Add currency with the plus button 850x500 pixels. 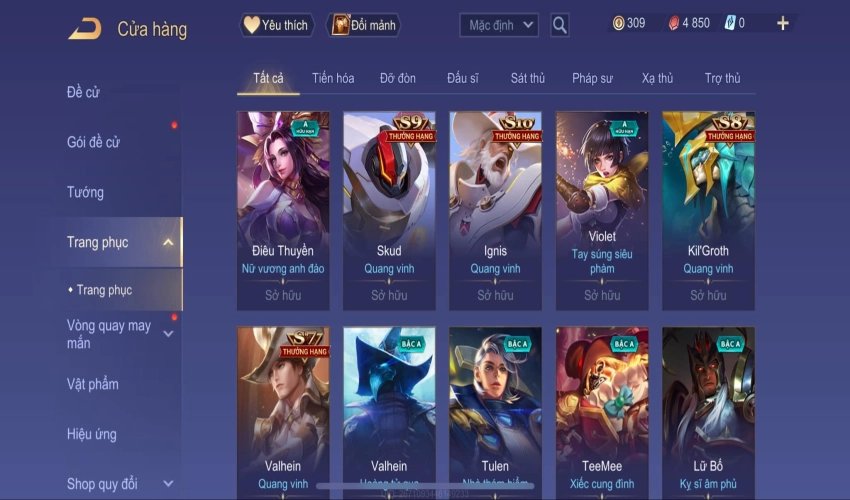coord(782,23)
